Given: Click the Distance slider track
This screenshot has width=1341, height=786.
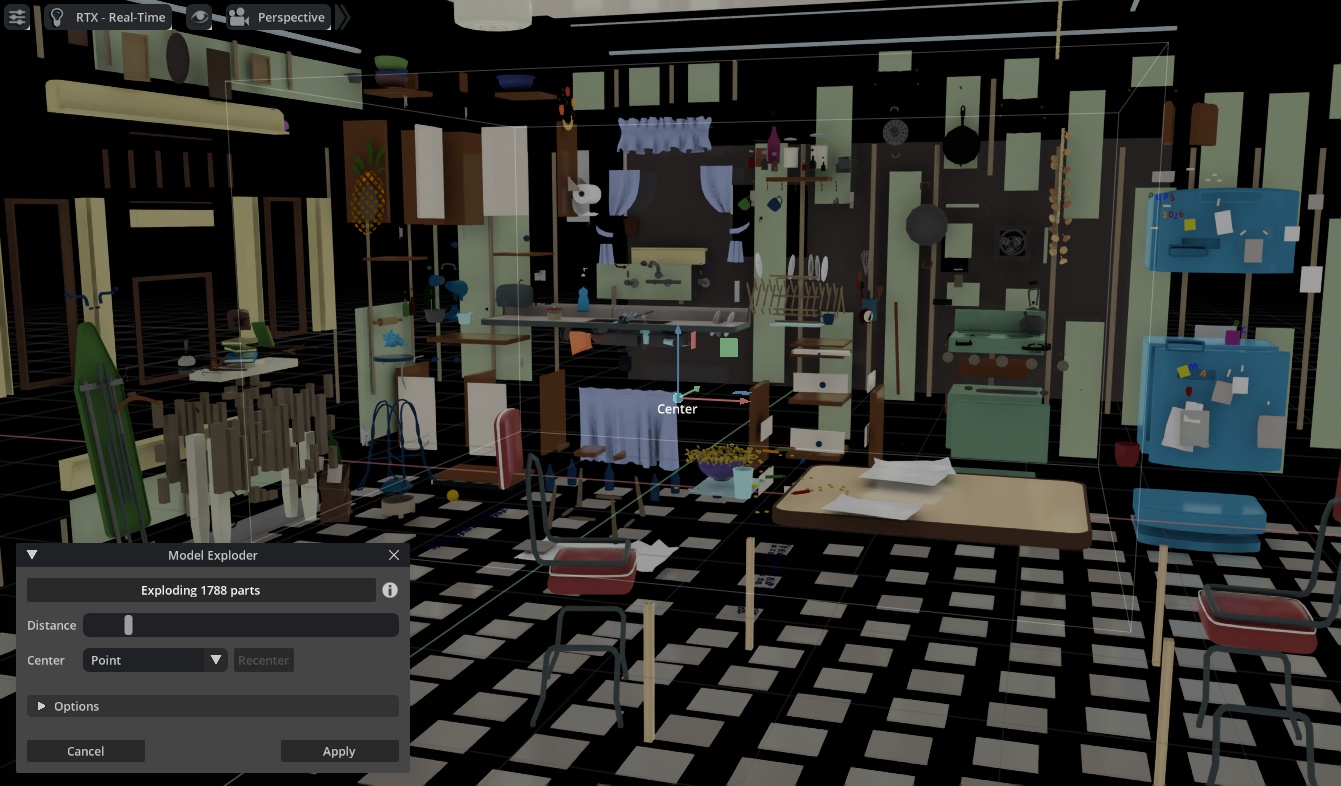Looking at the screenshot, I should pos(240,625).
